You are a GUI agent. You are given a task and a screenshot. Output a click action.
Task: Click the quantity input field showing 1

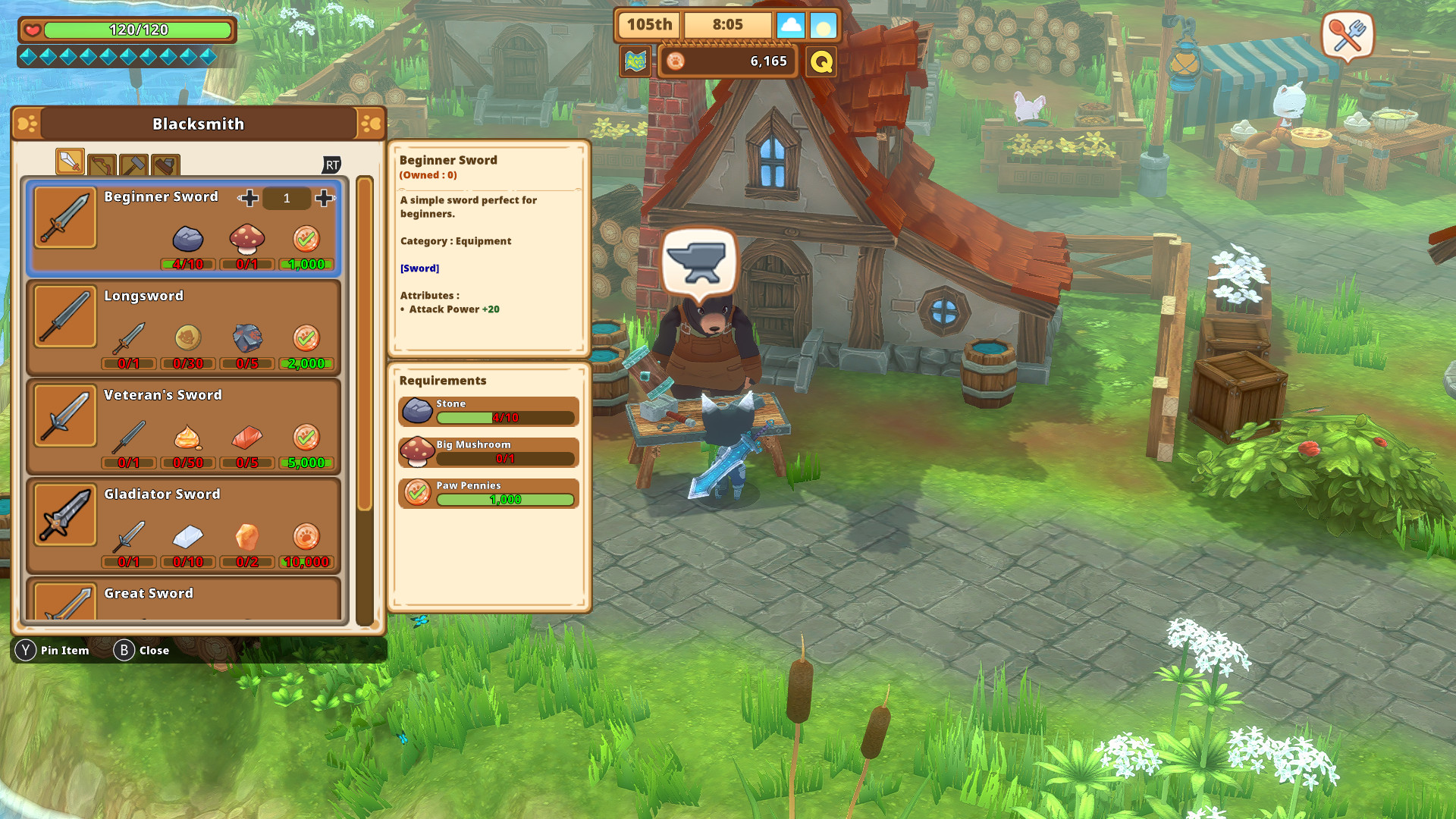(x=287, y=198)
